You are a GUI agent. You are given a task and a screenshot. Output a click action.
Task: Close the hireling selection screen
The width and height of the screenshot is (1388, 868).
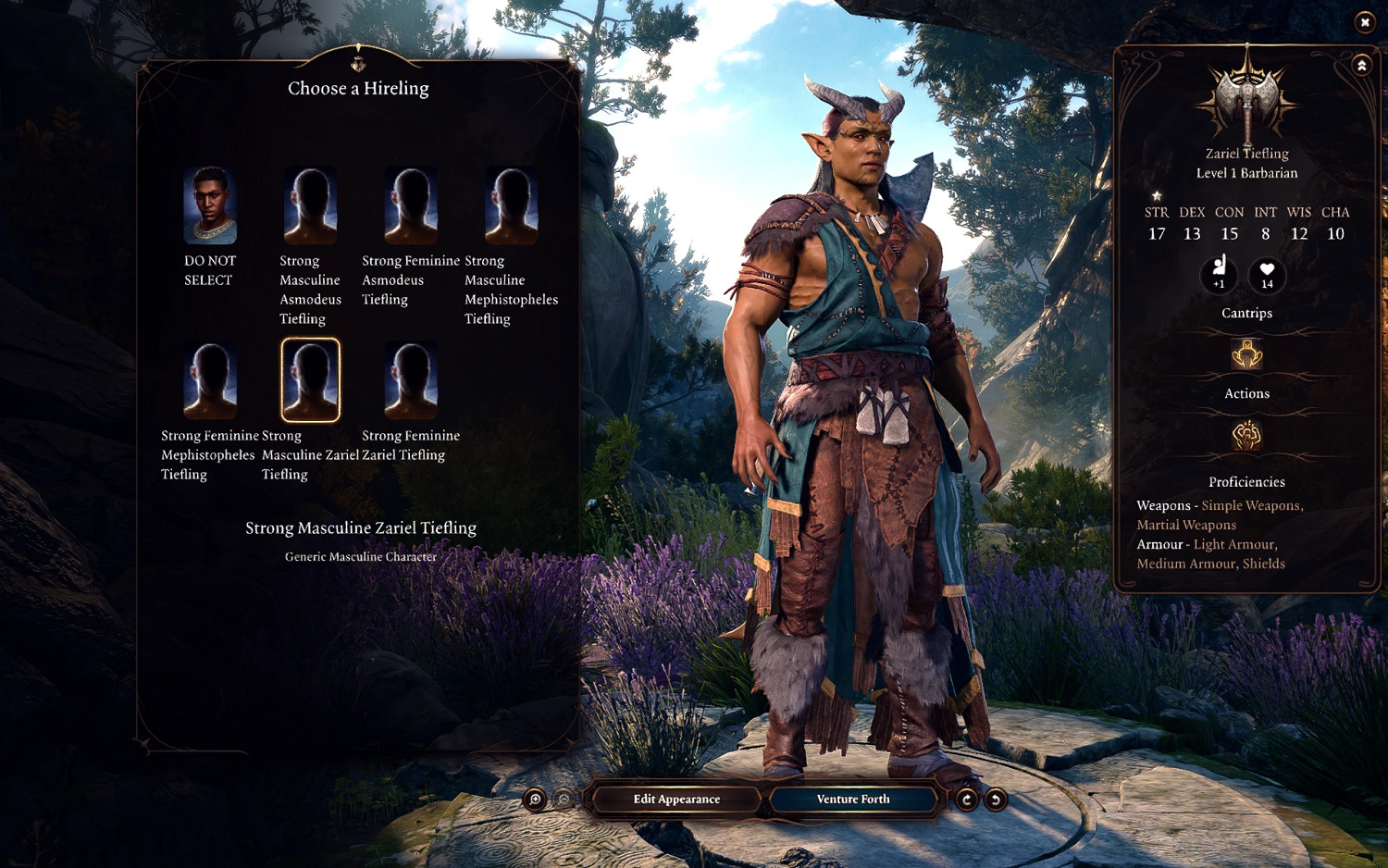[1365, 22]
